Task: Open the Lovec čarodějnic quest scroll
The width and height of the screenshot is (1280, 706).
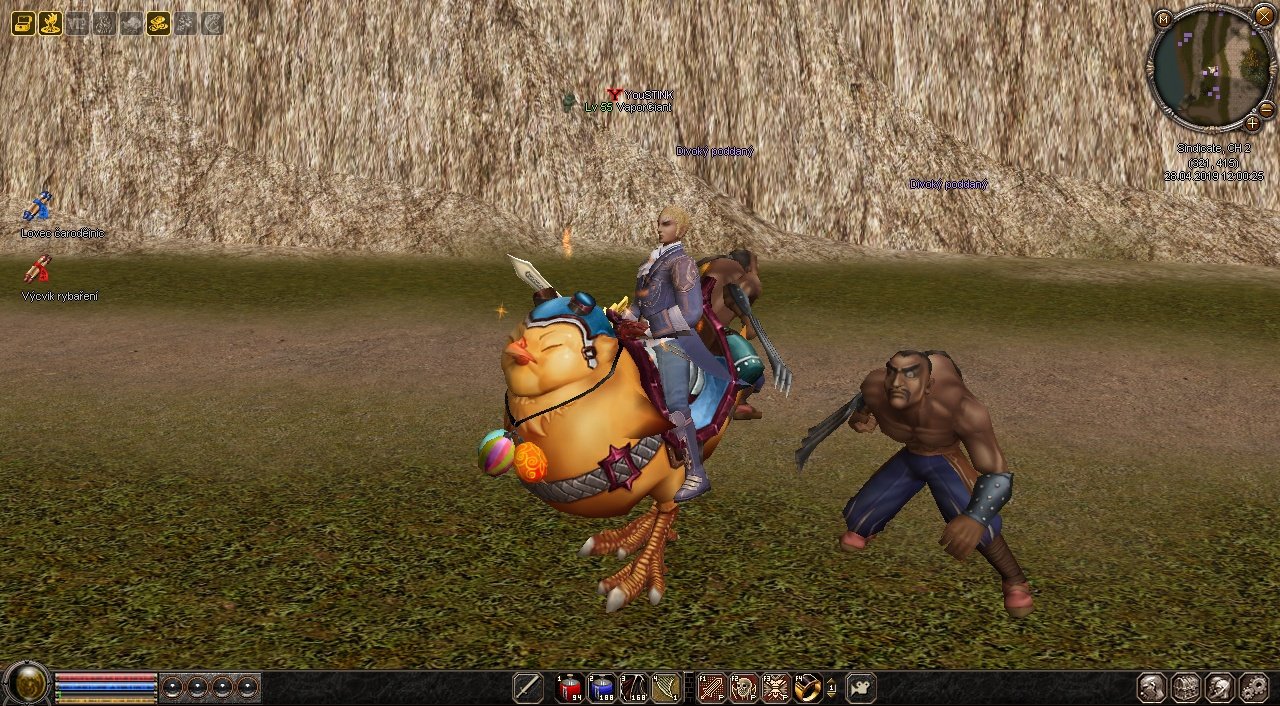Action: click(37, 207)
